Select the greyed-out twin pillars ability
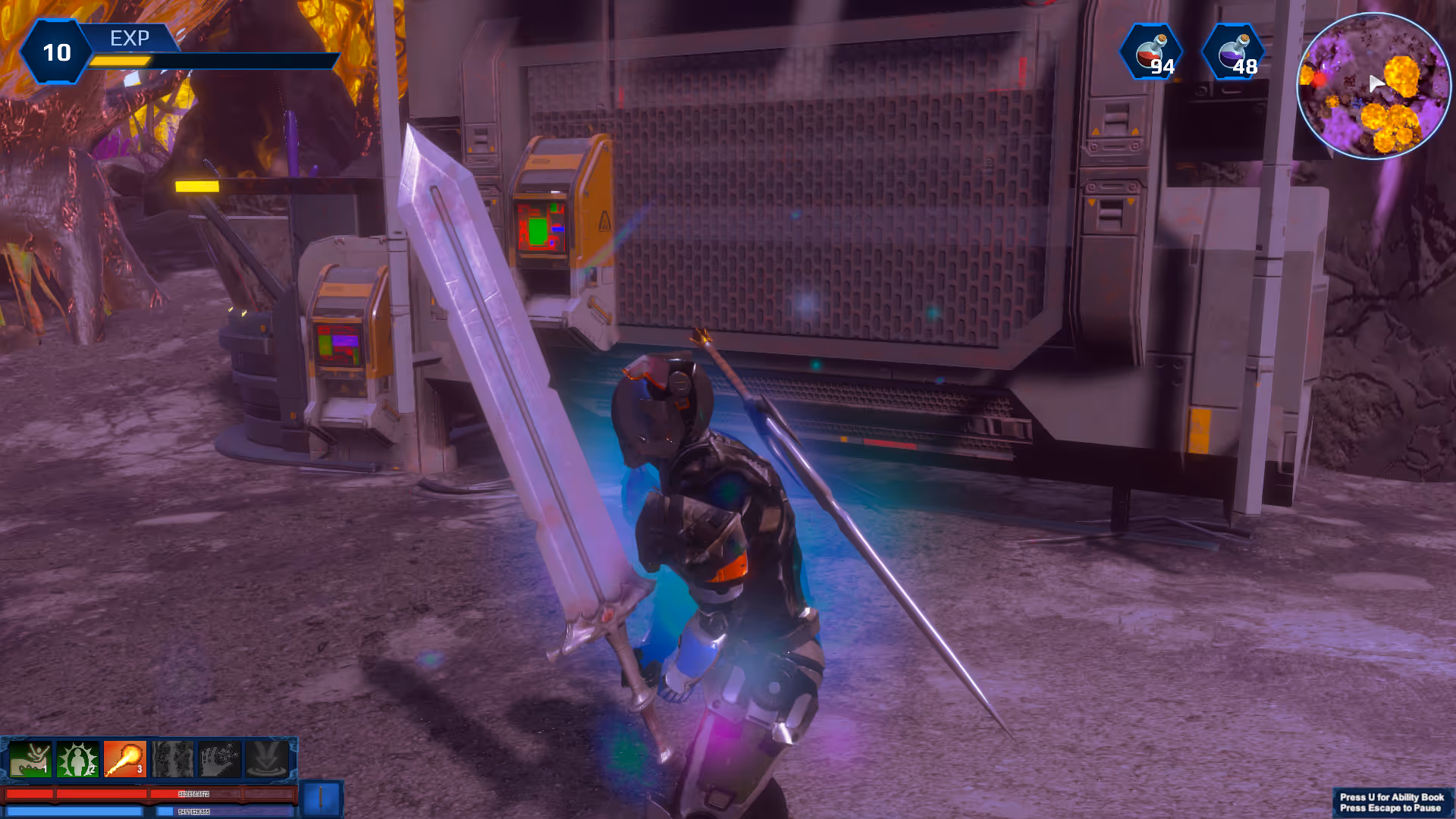This screenshot has height=819, width=1456. (x=172, y=759)
